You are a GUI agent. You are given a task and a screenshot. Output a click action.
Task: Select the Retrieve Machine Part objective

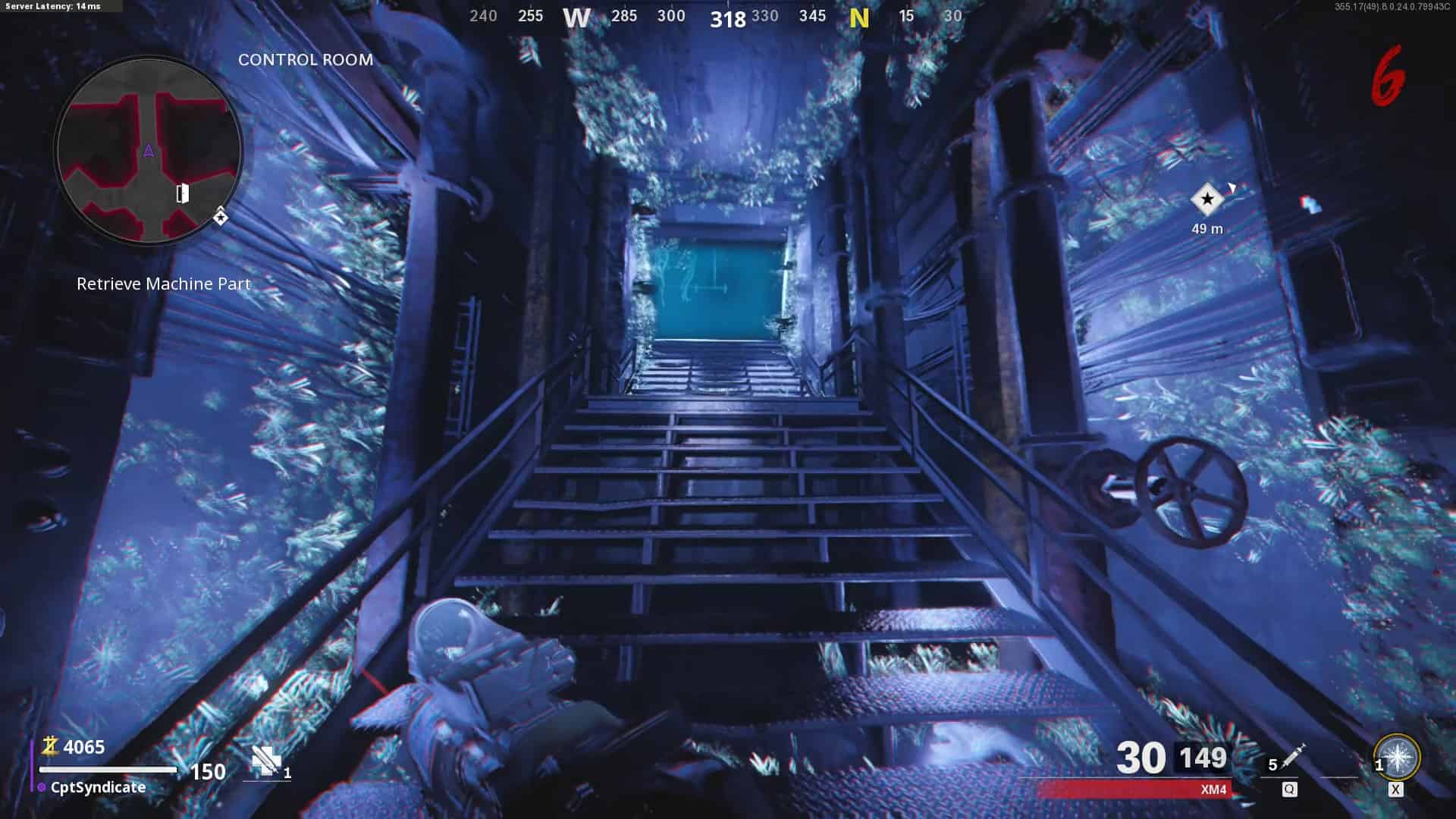[164, 284]
